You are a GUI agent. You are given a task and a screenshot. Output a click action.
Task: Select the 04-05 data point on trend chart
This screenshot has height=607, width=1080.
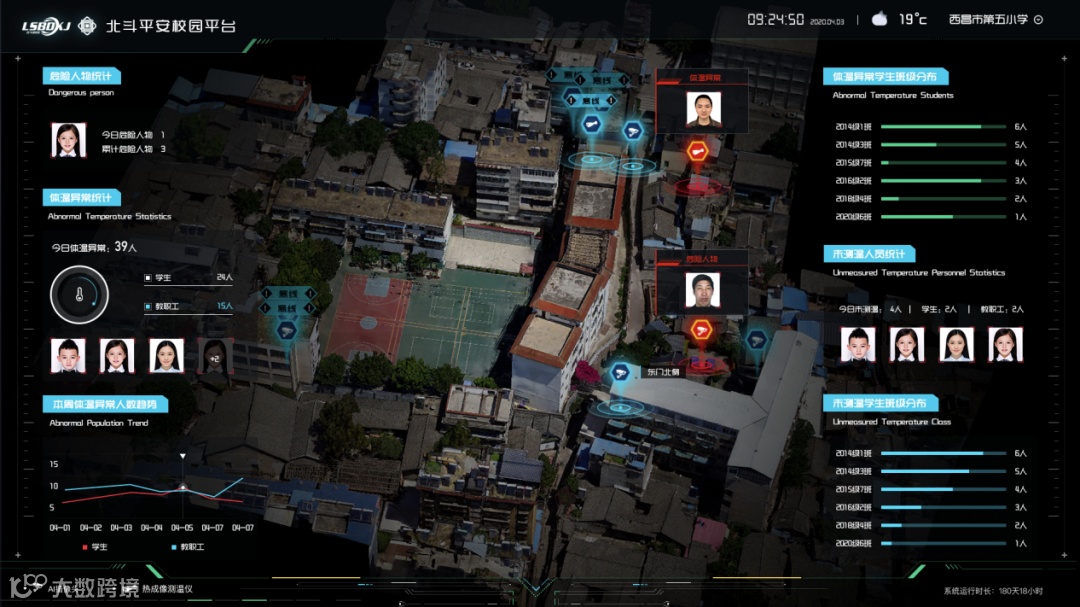tap(182, 487)
